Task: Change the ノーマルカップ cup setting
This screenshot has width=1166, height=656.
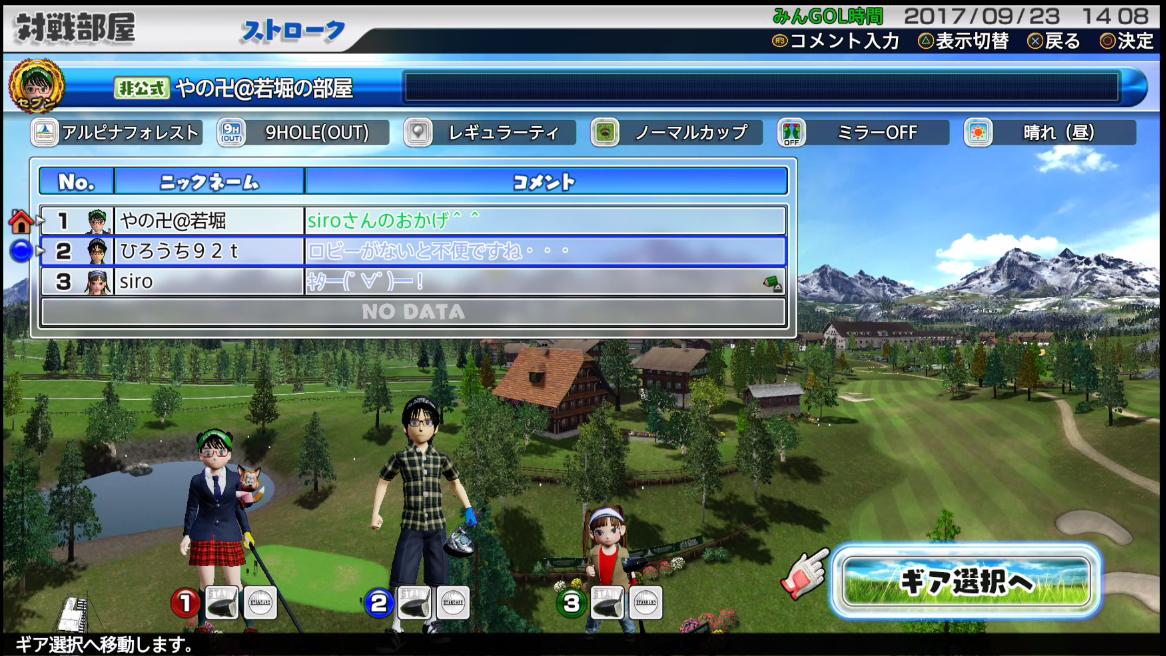Action: coord(677,133)
